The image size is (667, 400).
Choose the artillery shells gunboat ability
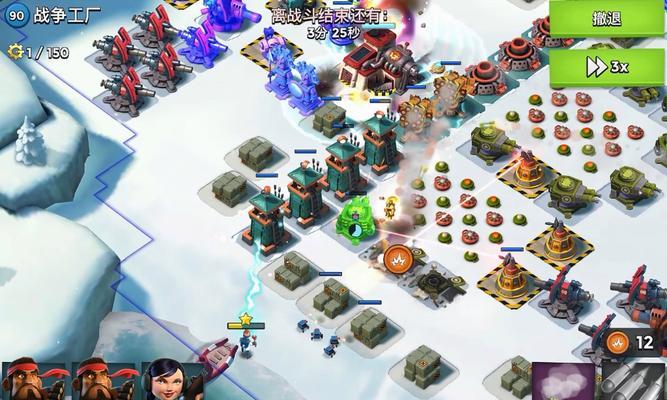(x=632, y=381)
